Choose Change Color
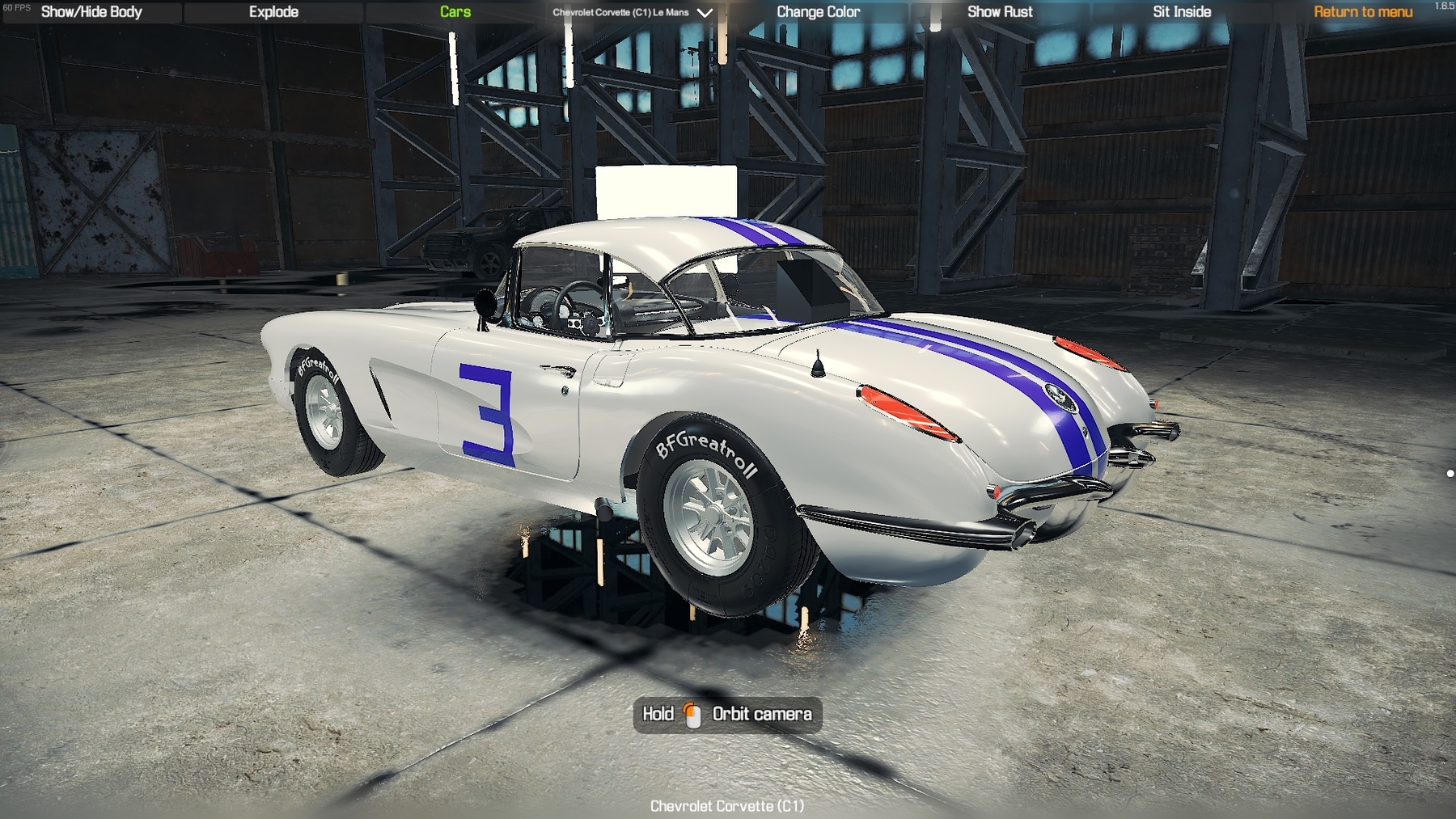This screenshot has height=819, width=1456. pyautogui.click(x=818, y=12)
